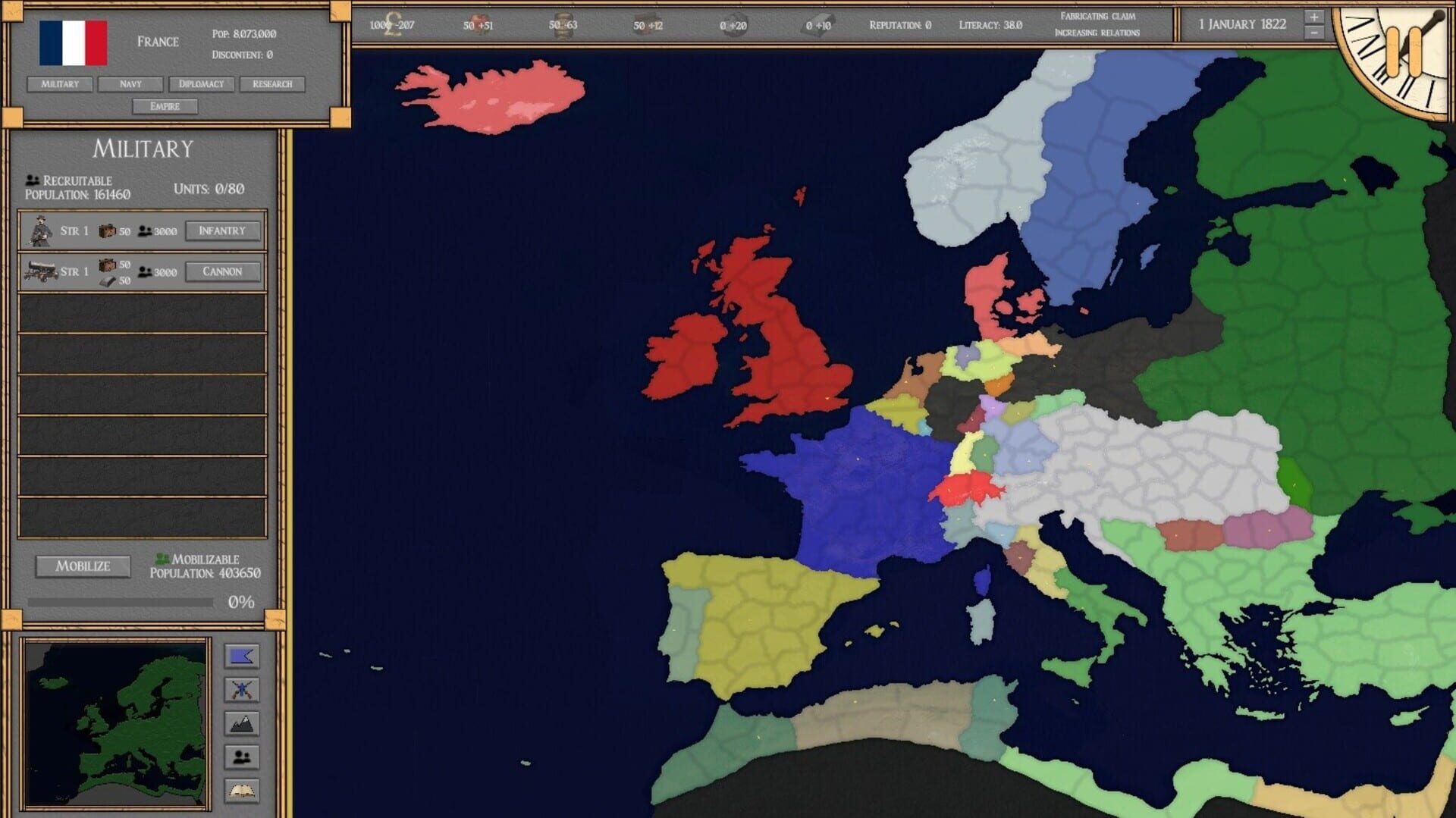Open the Diplomacy screen
Screen dimensions: 1456x818
[200, 84]
